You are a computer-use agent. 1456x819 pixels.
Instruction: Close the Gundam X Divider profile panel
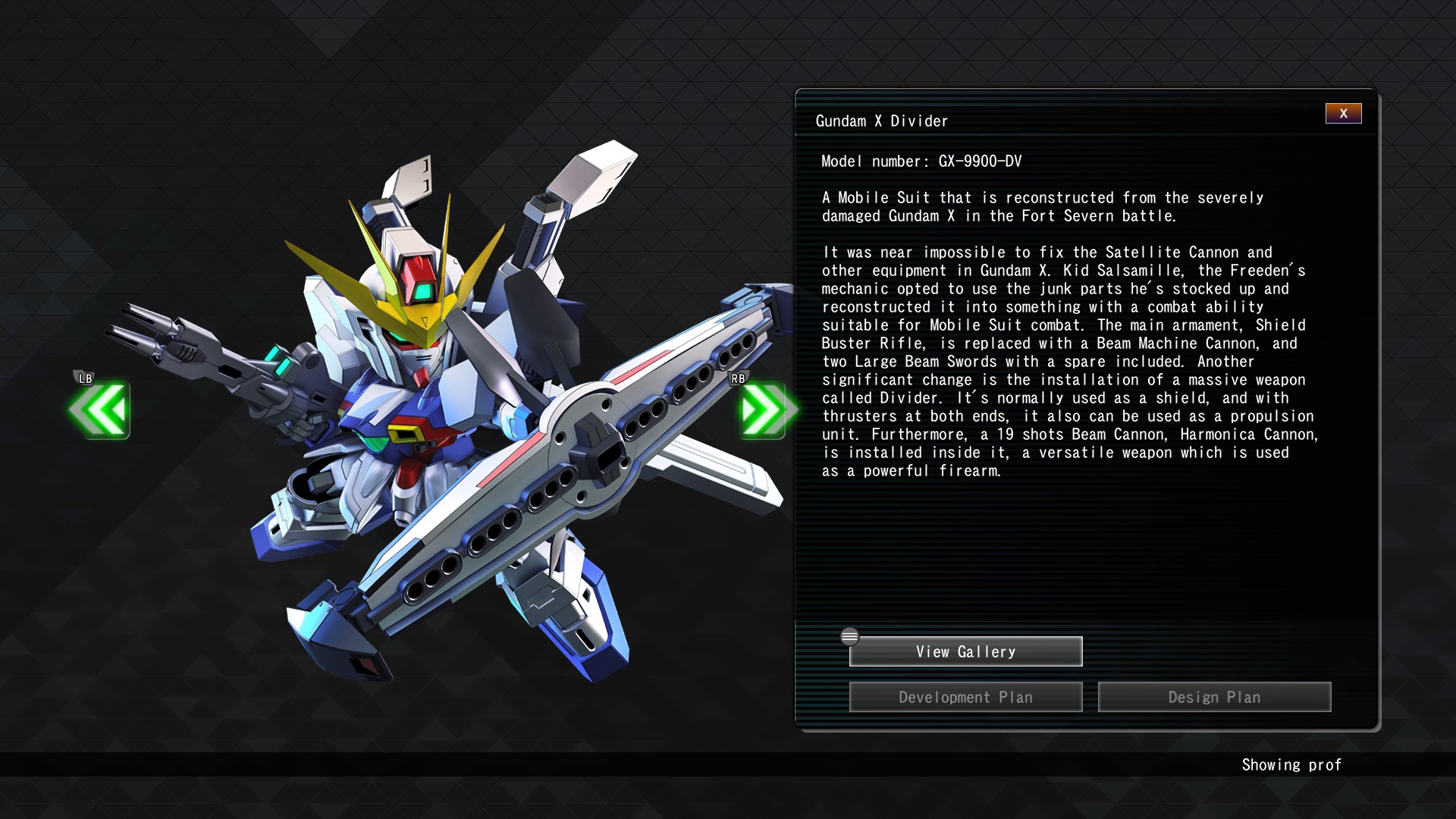point(1343,114)
